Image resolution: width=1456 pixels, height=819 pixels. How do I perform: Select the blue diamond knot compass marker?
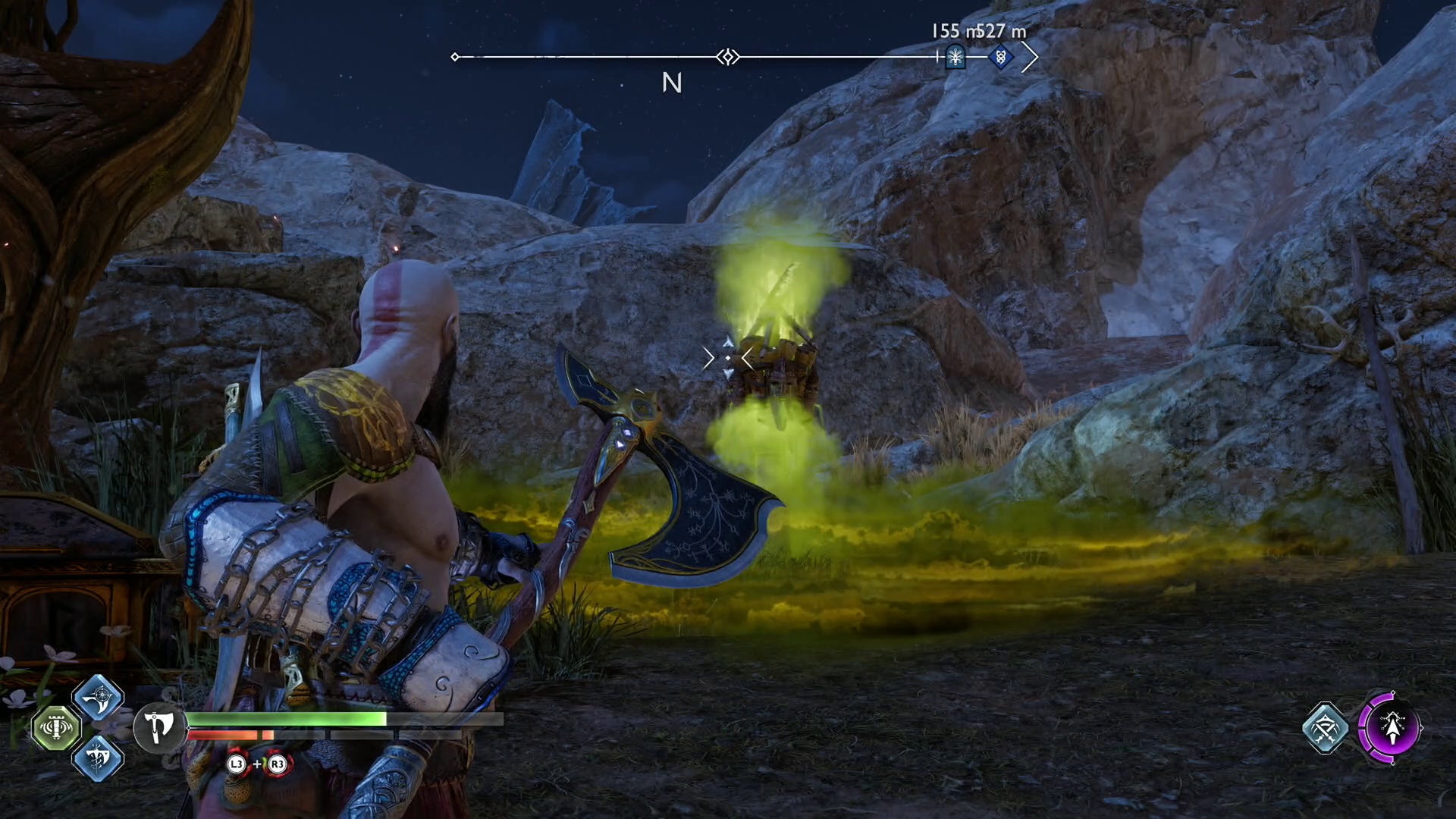pyautogui.click(x=1000, y=57)
